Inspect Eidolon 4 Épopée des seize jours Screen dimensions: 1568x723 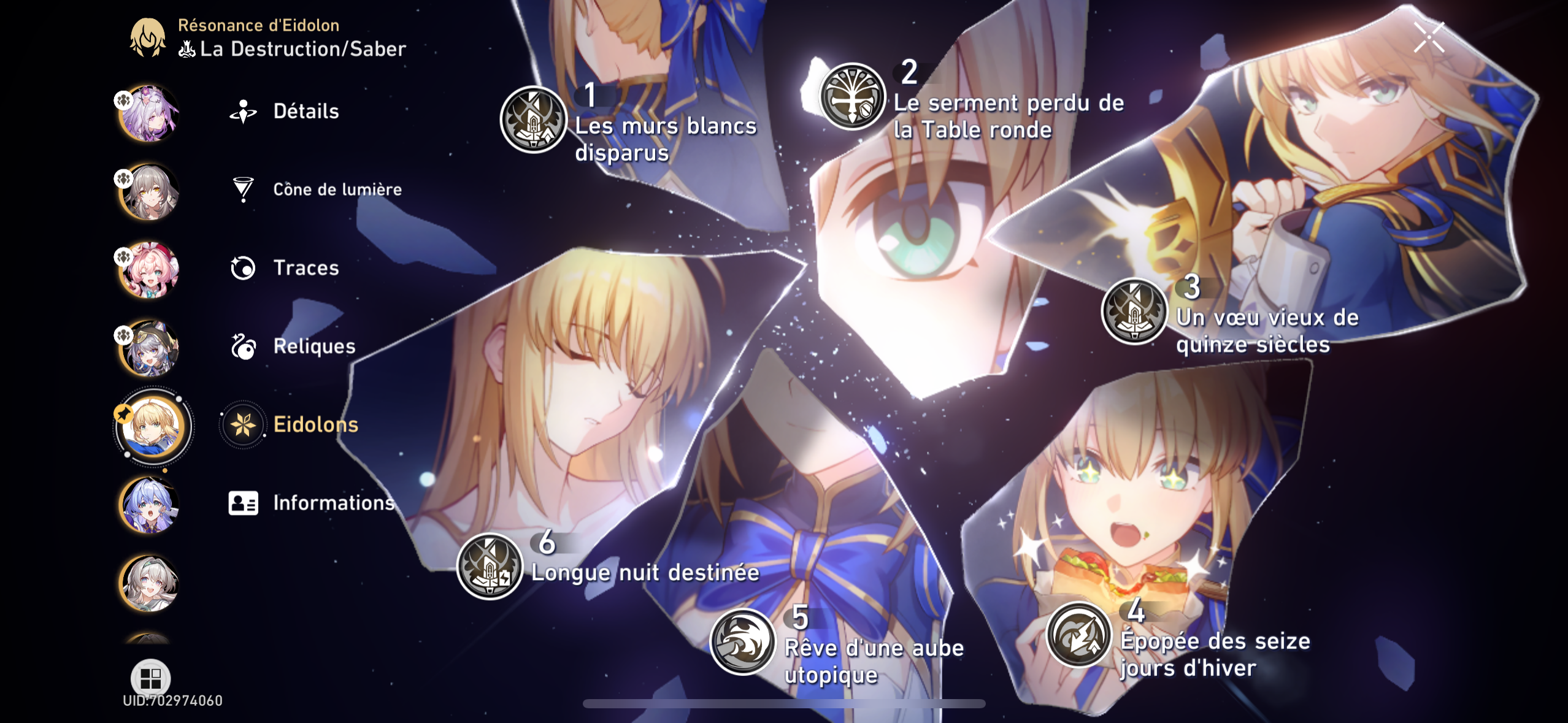pyautogui.click(x=1079, y=635)
